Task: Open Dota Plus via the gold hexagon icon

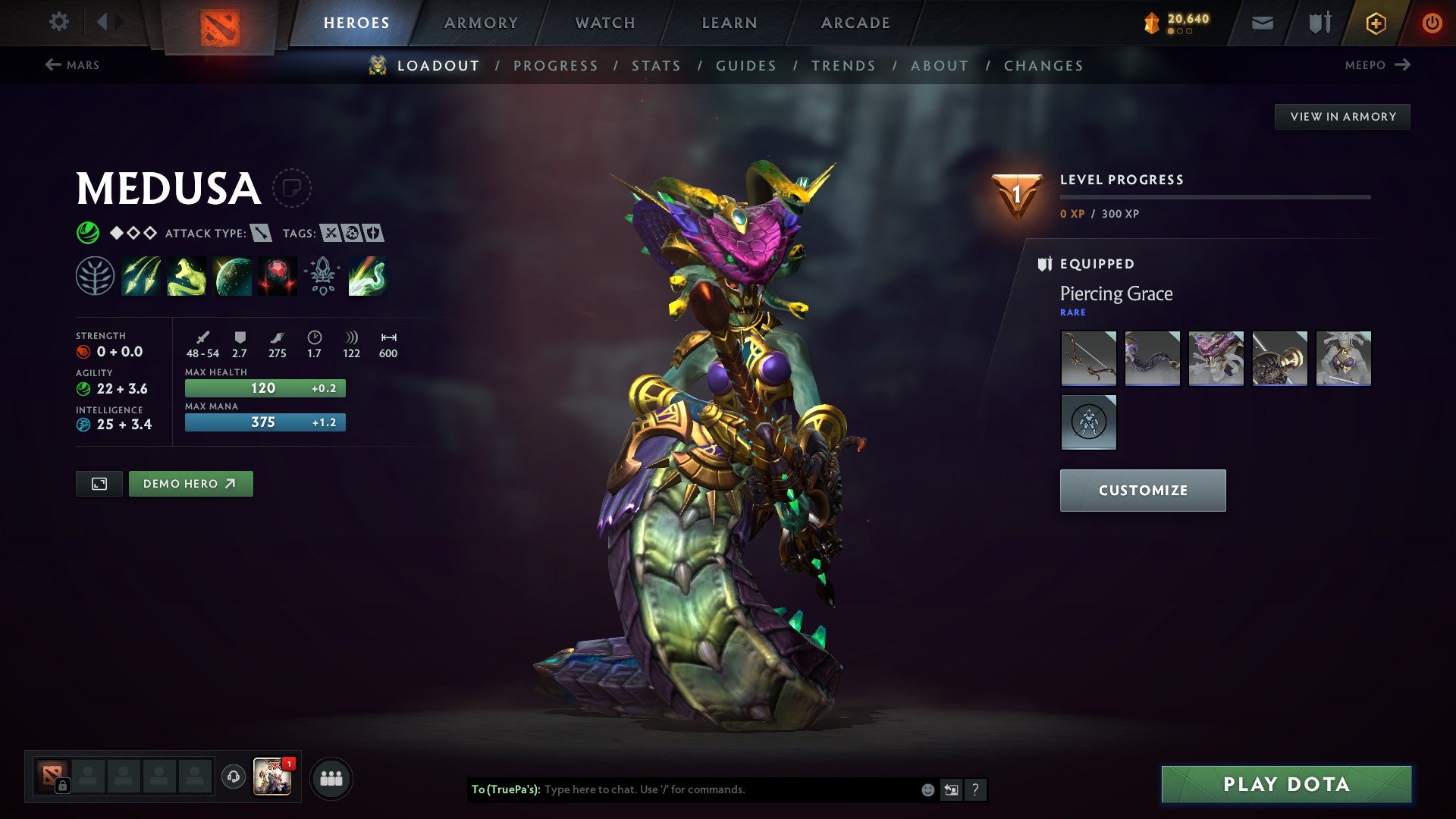Action: pos(1375,22)
